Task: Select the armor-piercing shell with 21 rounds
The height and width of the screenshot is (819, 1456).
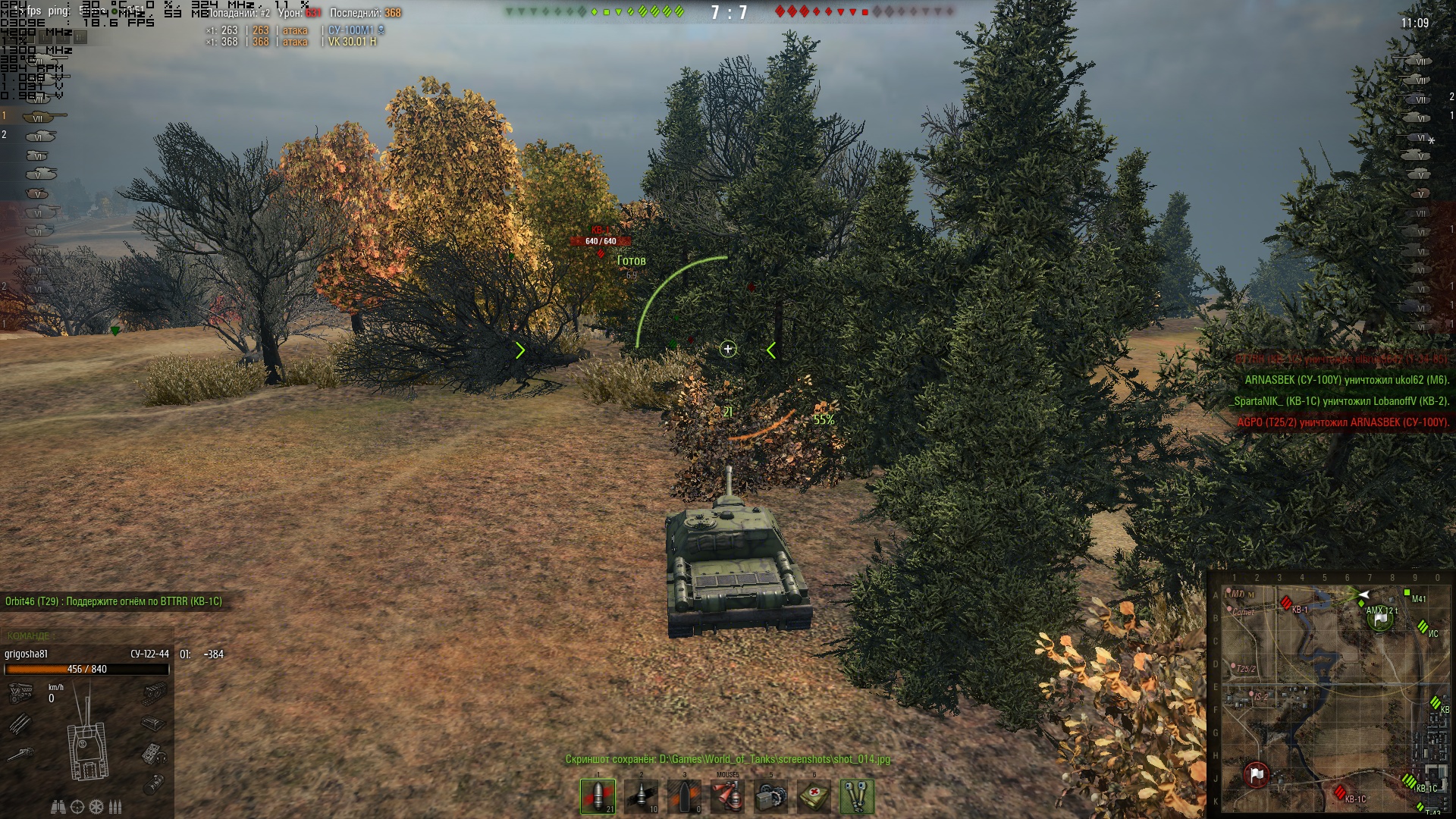Action: pos(598,796)
